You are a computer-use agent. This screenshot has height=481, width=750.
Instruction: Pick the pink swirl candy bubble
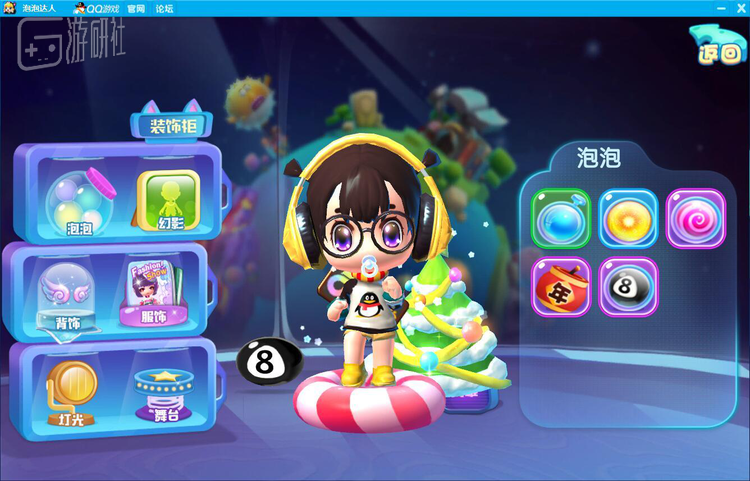click(x=695, y=218)
